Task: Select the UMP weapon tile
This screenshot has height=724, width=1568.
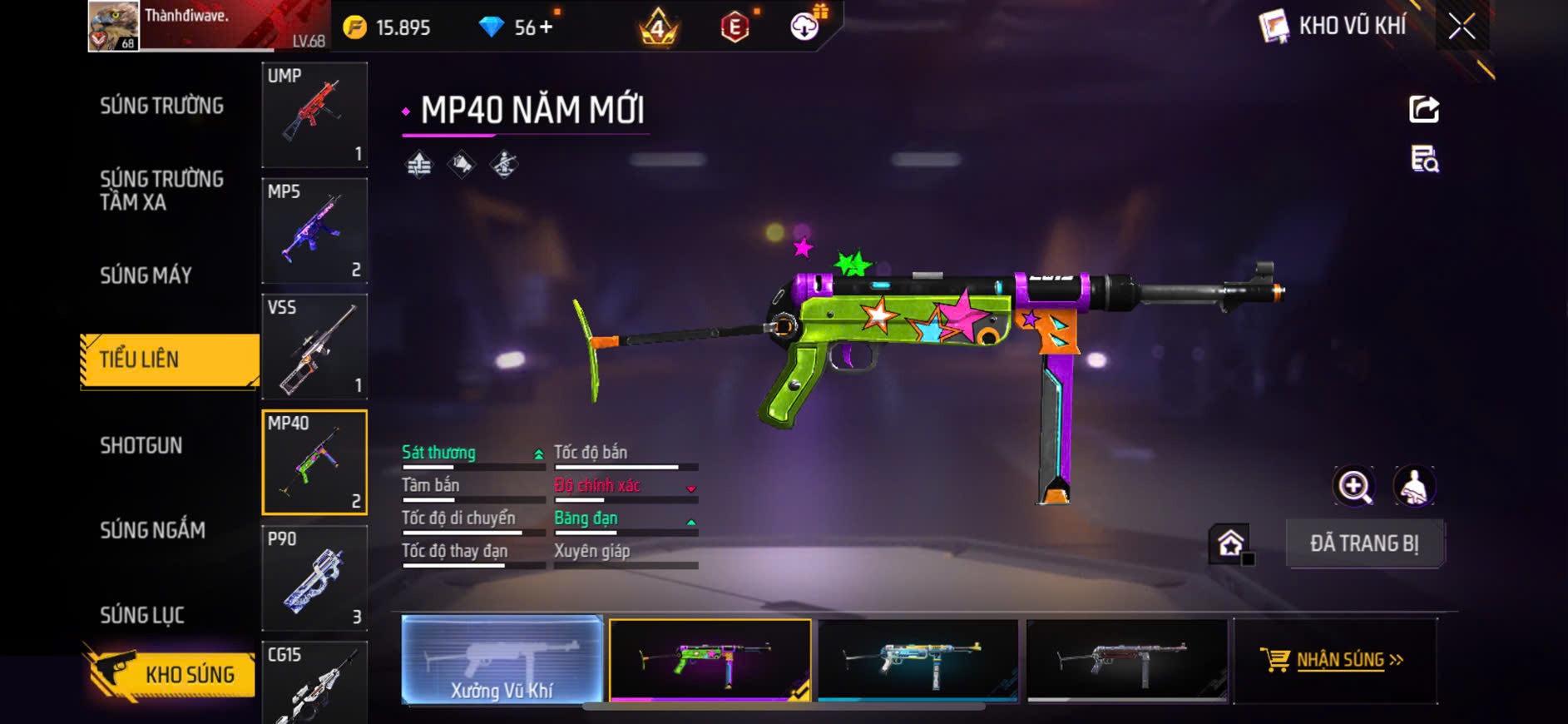Action: (x=314, y=115)
